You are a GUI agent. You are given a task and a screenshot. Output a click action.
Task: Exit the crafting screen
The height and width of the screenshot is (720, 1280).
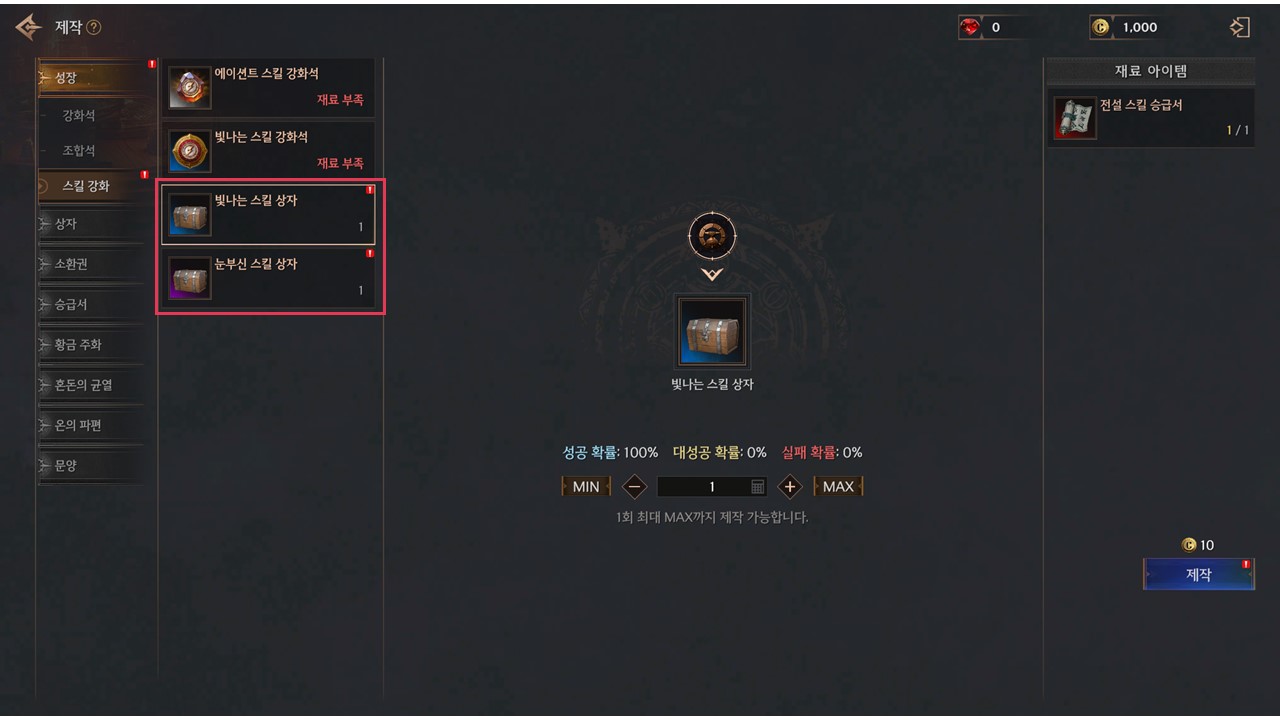pos(1240,28)
